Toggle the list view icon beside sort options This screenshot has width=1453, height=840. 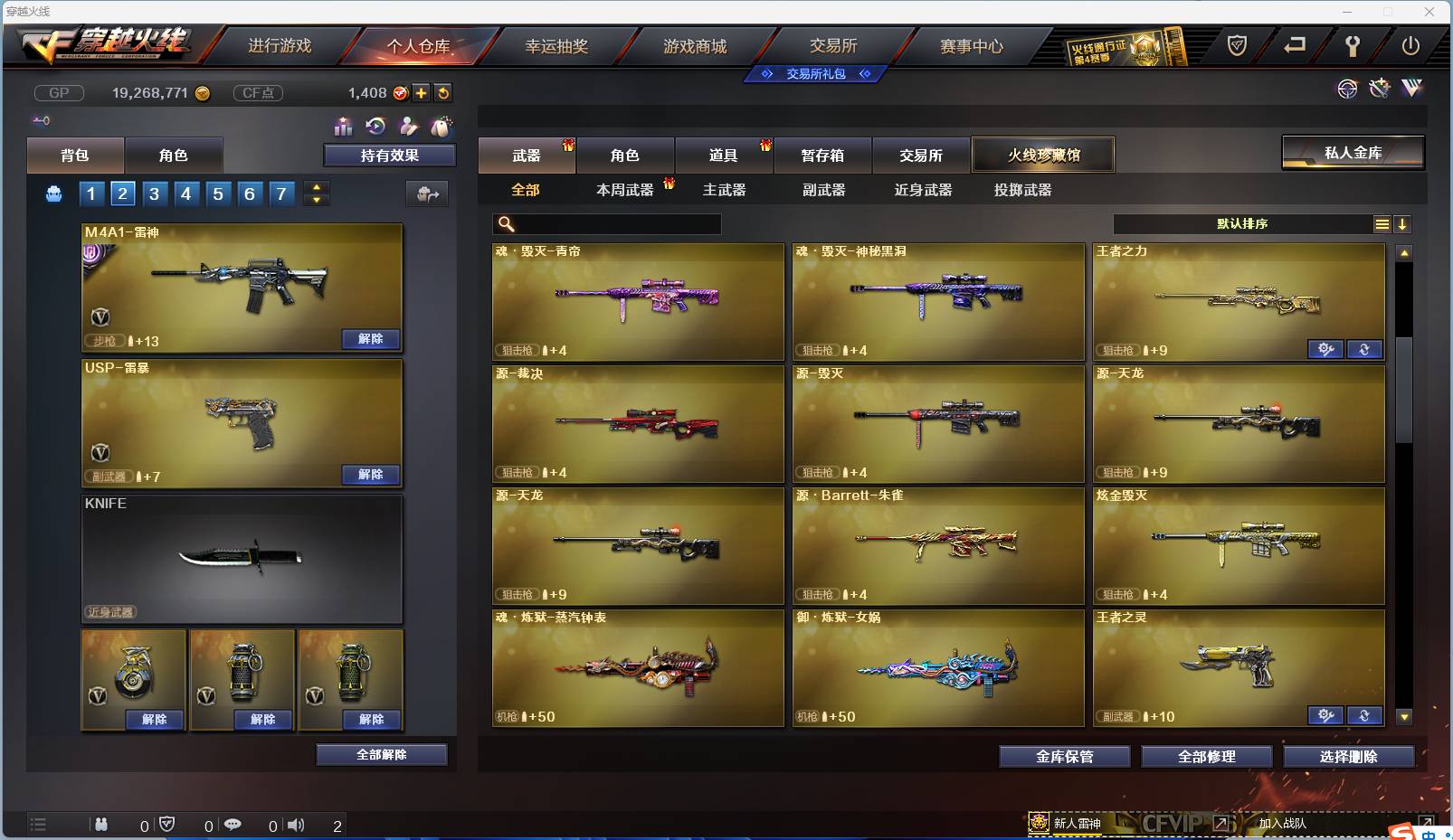1382,223
